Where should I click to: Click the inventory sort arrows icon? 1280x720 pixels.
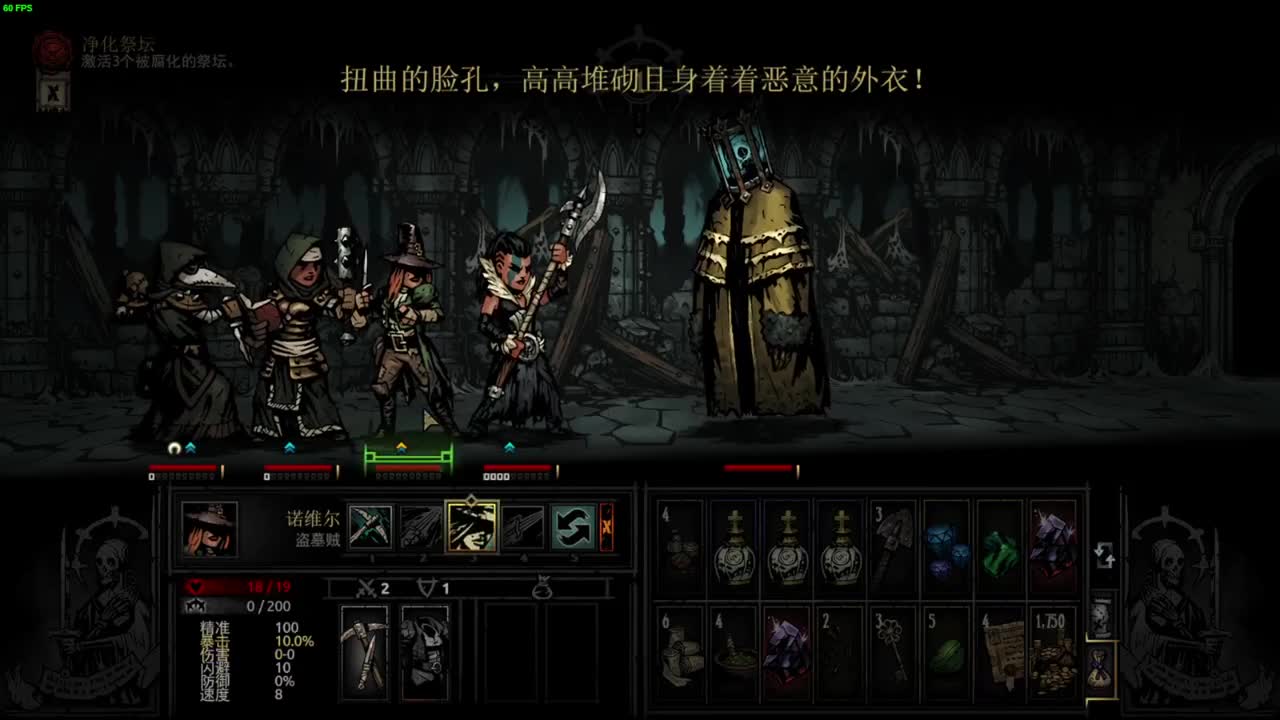click(1103, 552)
